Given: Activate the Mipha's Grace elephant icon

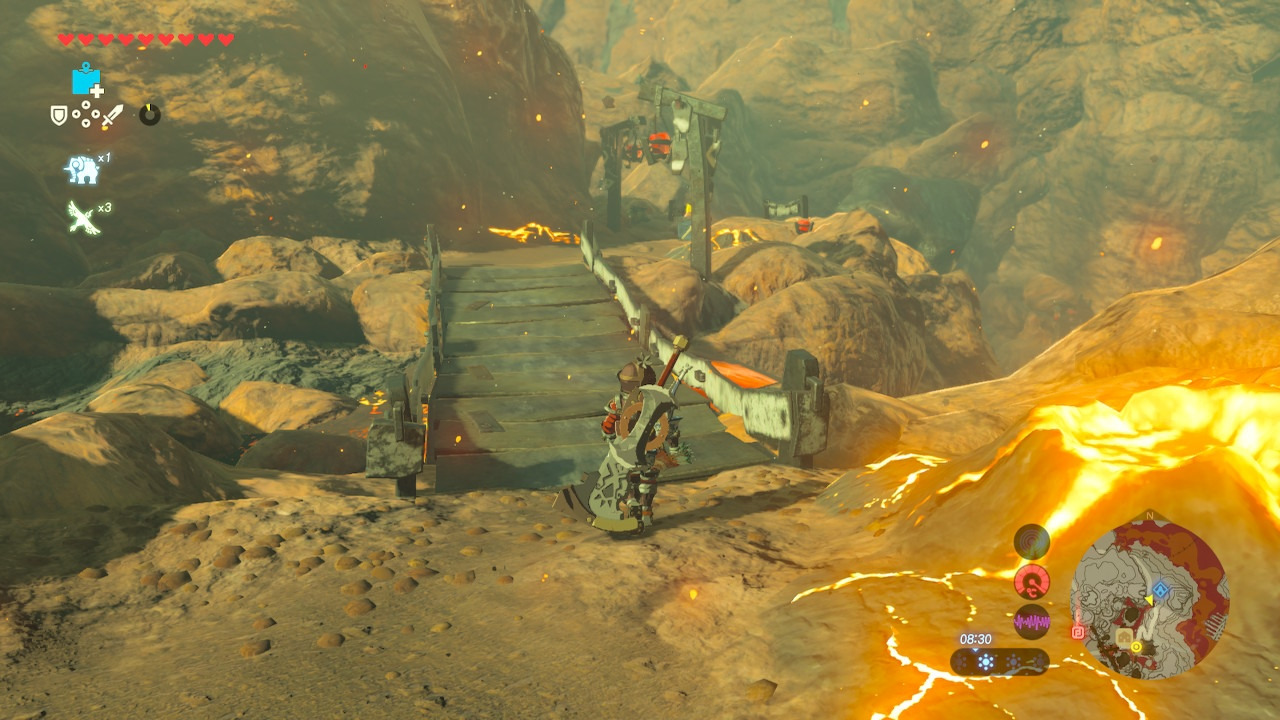Looking at the screenshot, I should click(x=82, y=169).
